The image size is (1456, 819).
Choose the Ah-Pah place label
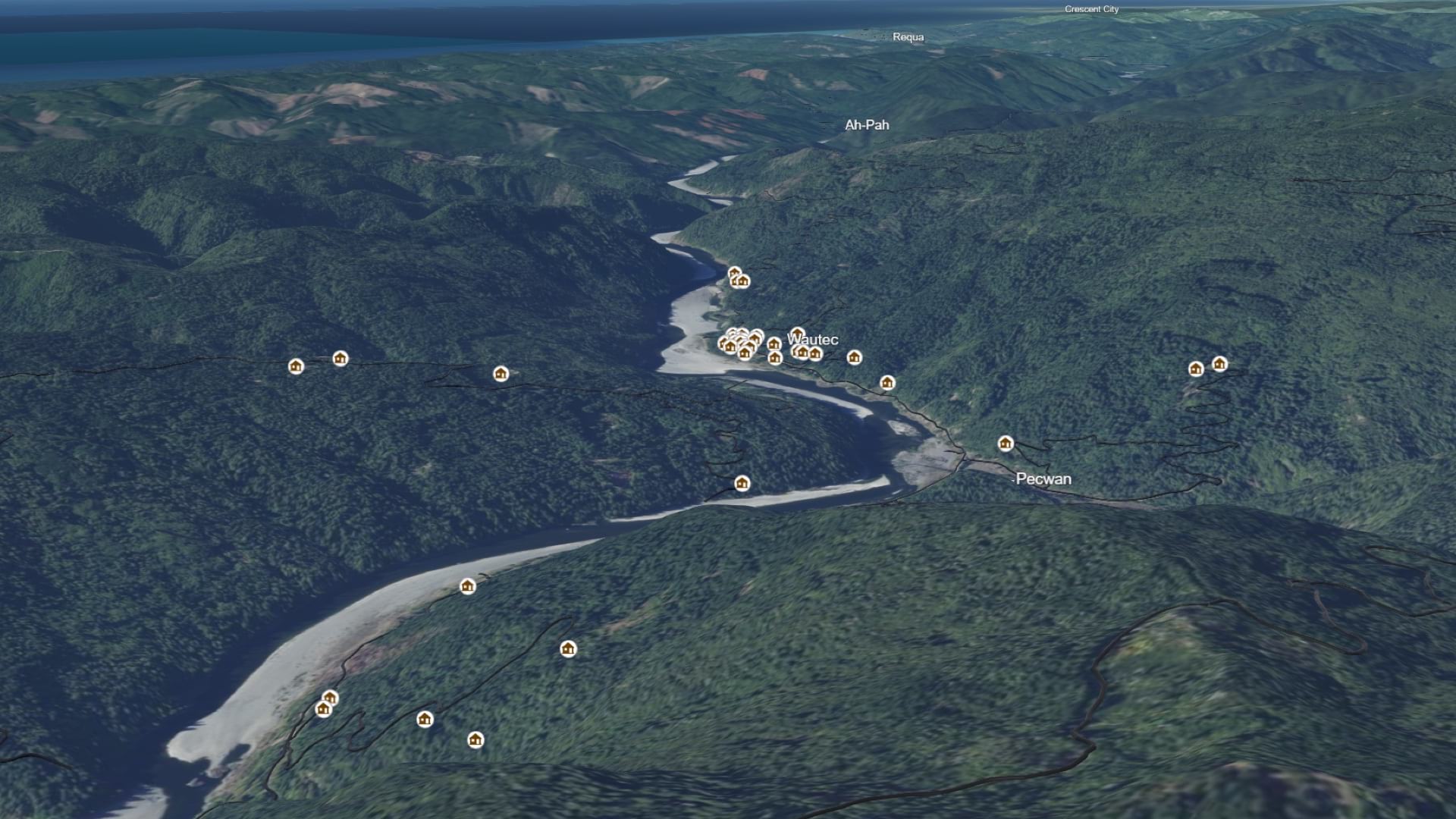point(867,125)
